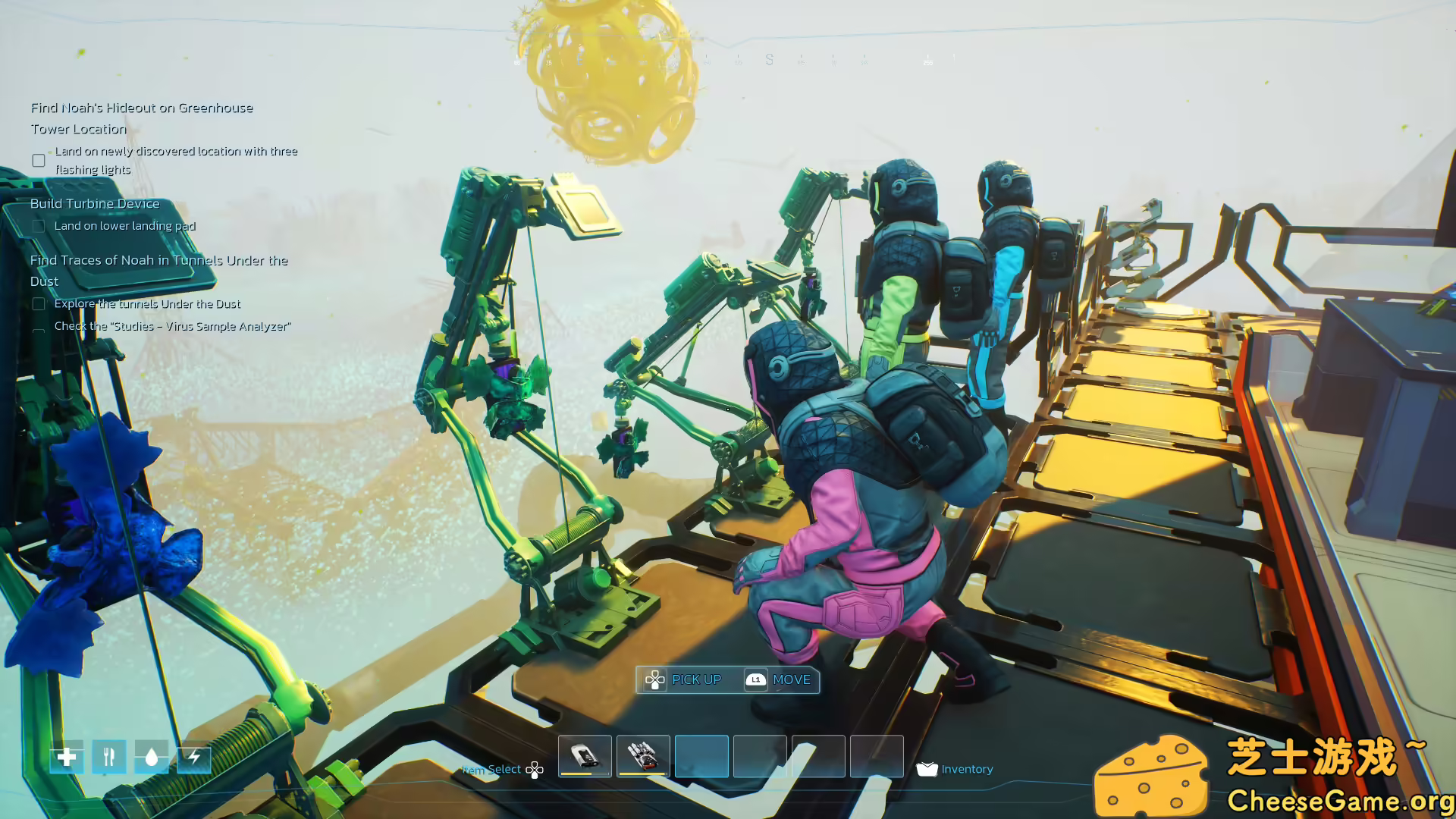The image size is (1456, 819).
Task: Select the second hotbar item thumbnail
Action: pyautogui.click(x=642, y=755)
